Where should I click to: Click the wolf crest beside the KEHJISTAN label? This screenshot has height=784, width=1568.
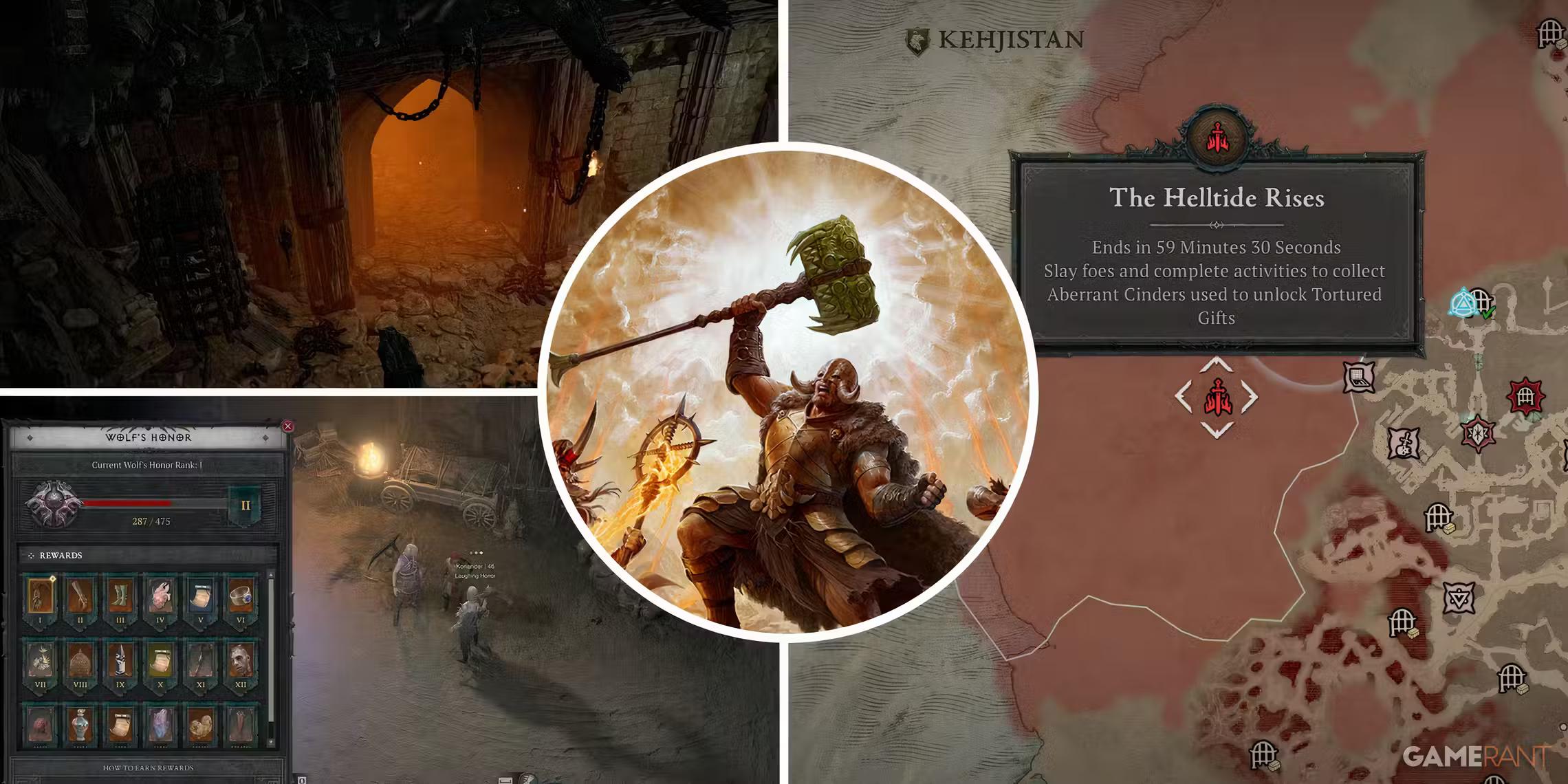pos(919,40)
